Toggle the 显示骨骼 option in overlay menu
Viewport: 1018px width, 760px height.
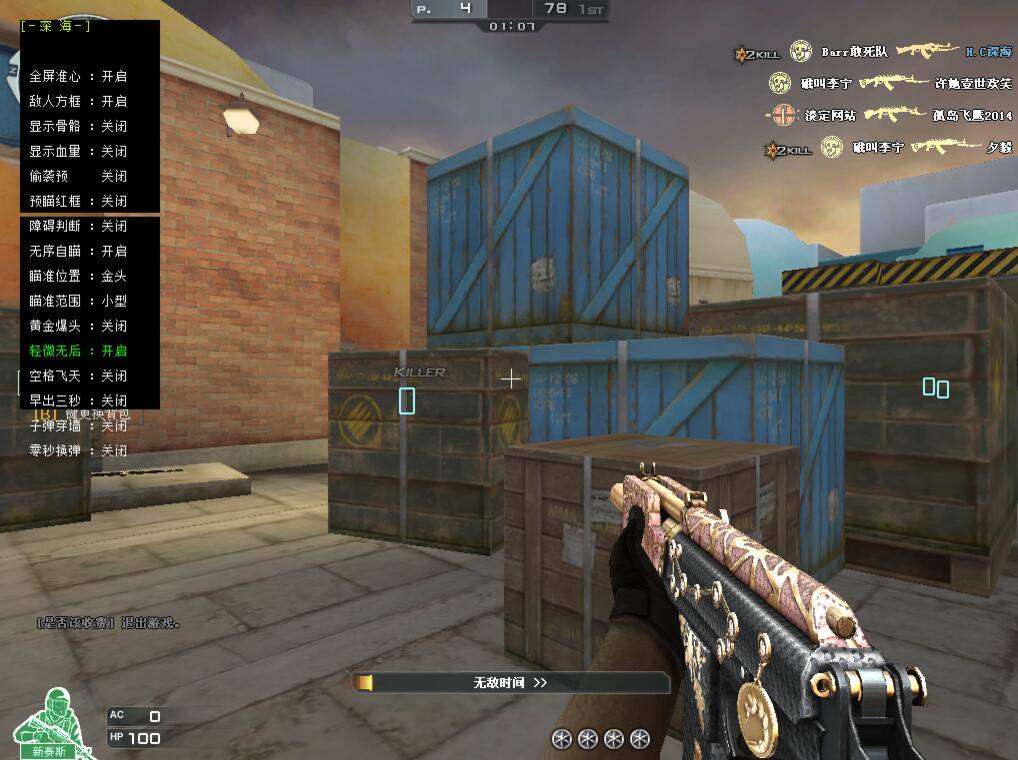point(78,126)
